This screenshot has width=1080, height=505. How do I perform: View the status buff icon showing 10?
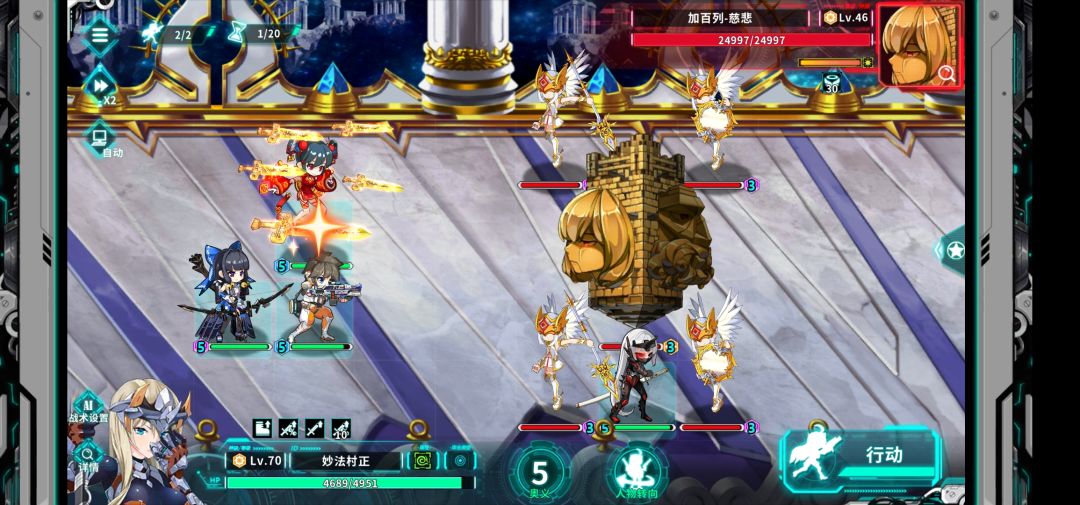pyautogui.click(x=340, y=428)
